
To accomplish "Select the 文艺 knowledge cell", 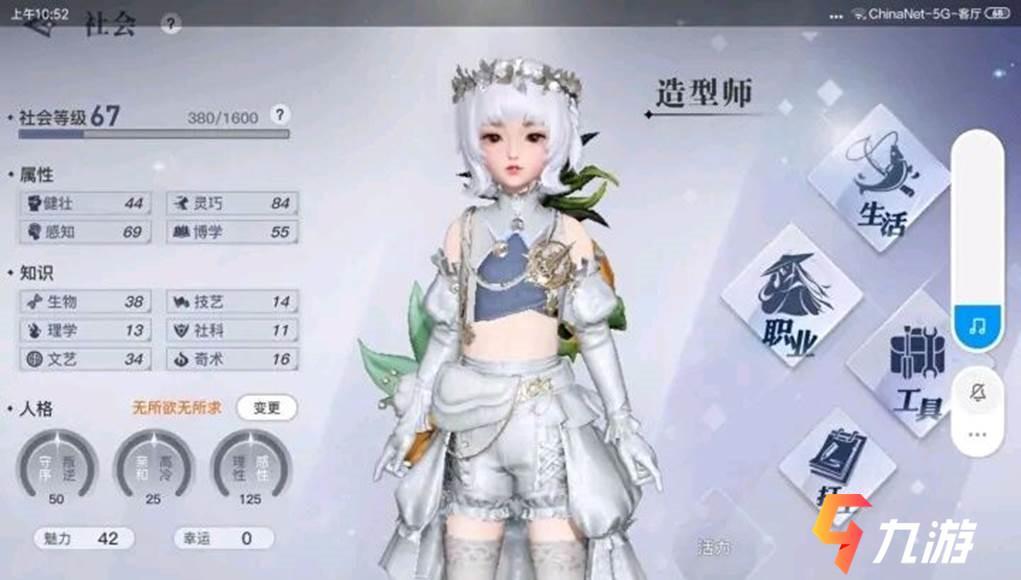I will coord(85,358).
